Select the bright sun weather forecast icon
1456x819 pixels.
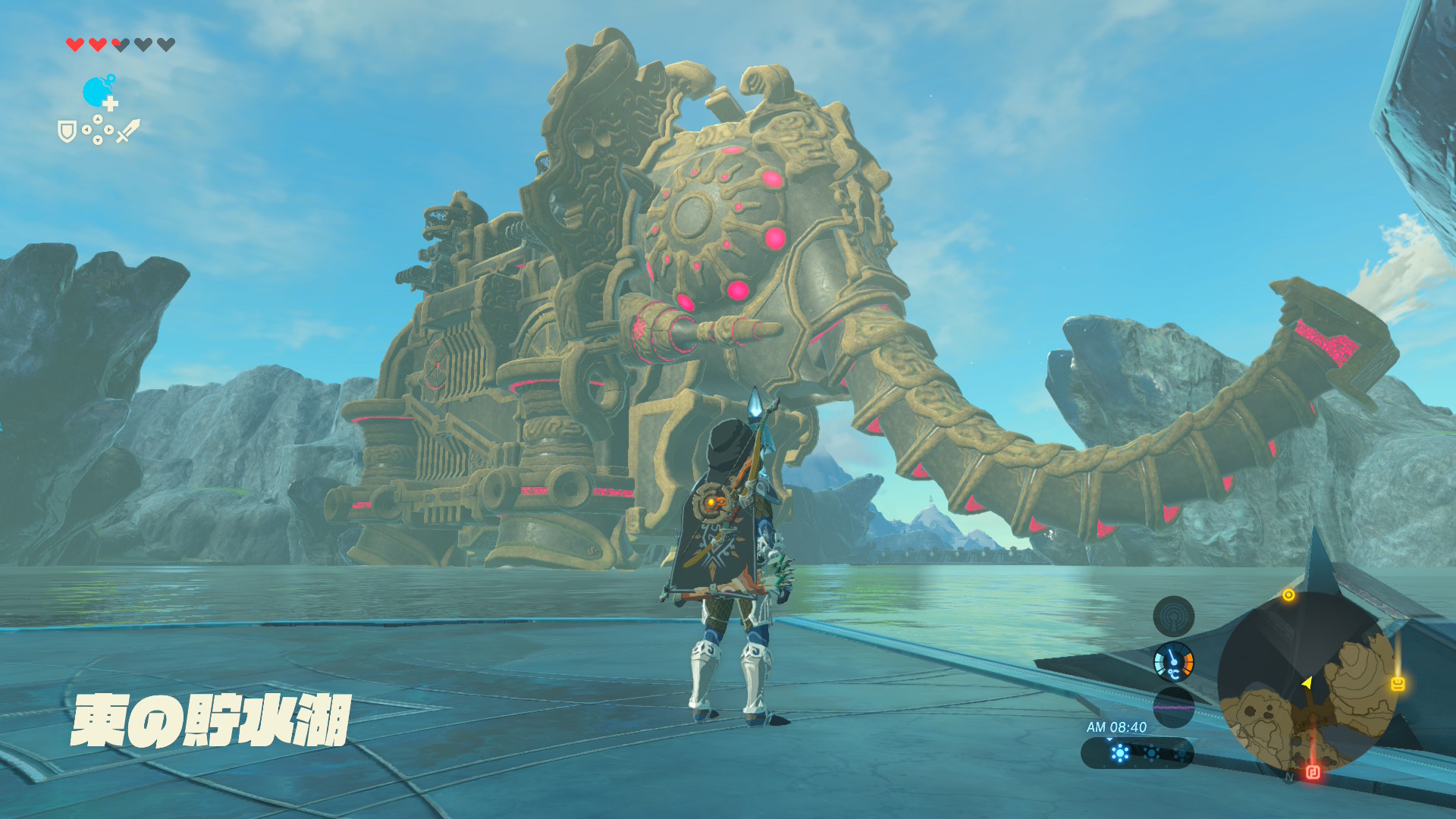tap(1120, 753)
